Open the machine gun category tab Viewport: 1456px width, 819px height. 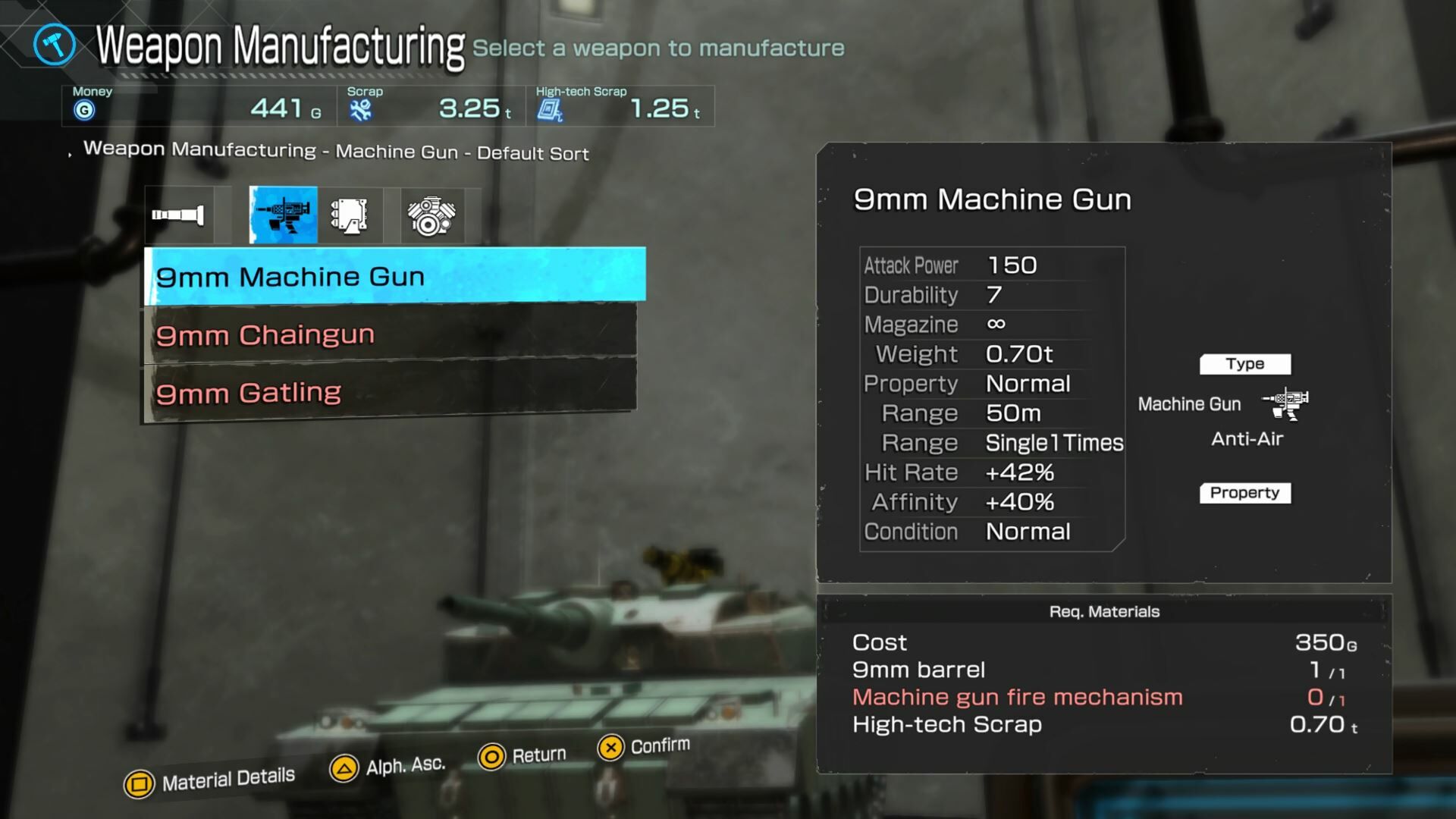point(283,215)
